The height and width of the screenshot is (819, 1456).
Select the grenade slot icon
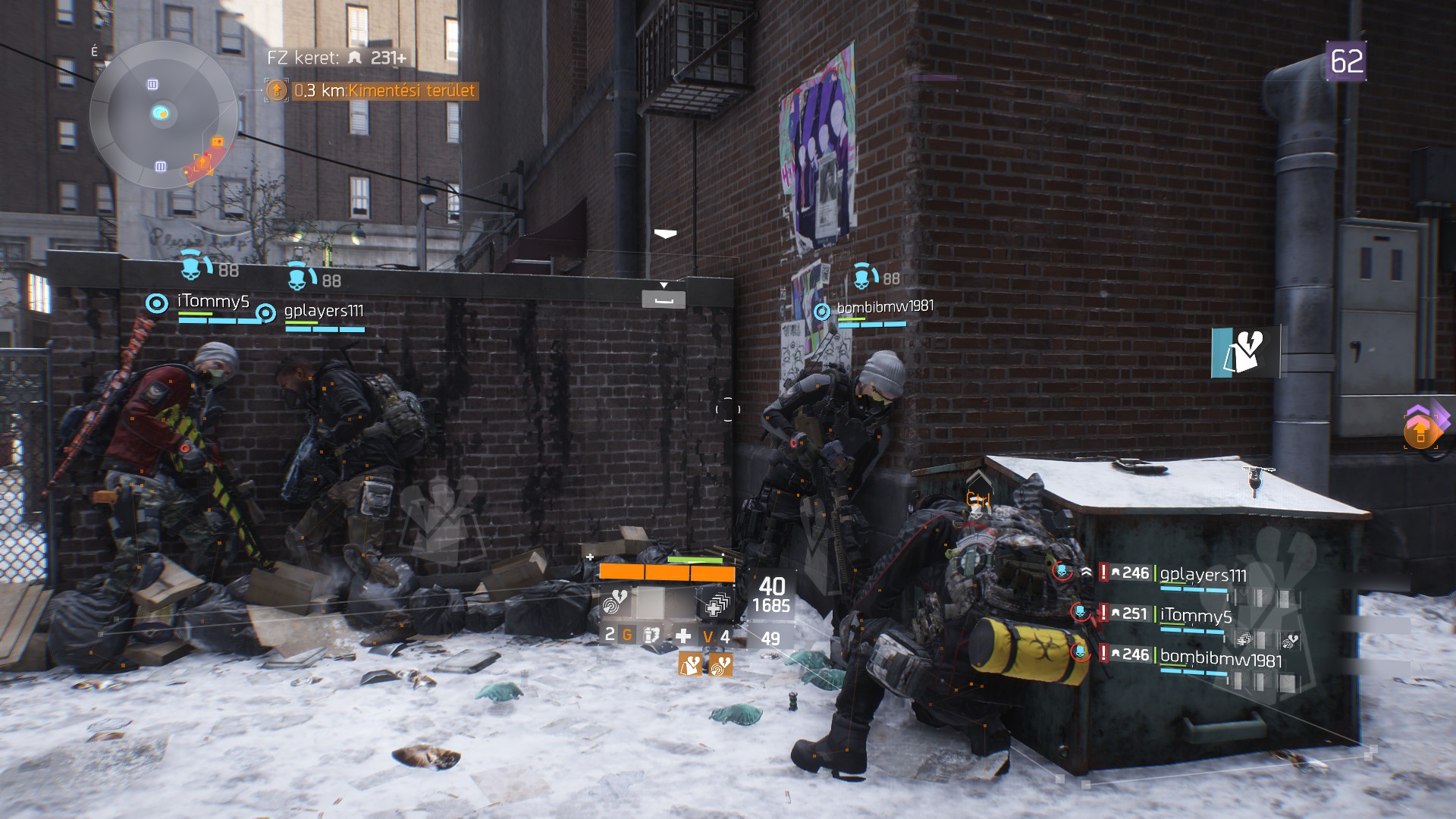627,635
